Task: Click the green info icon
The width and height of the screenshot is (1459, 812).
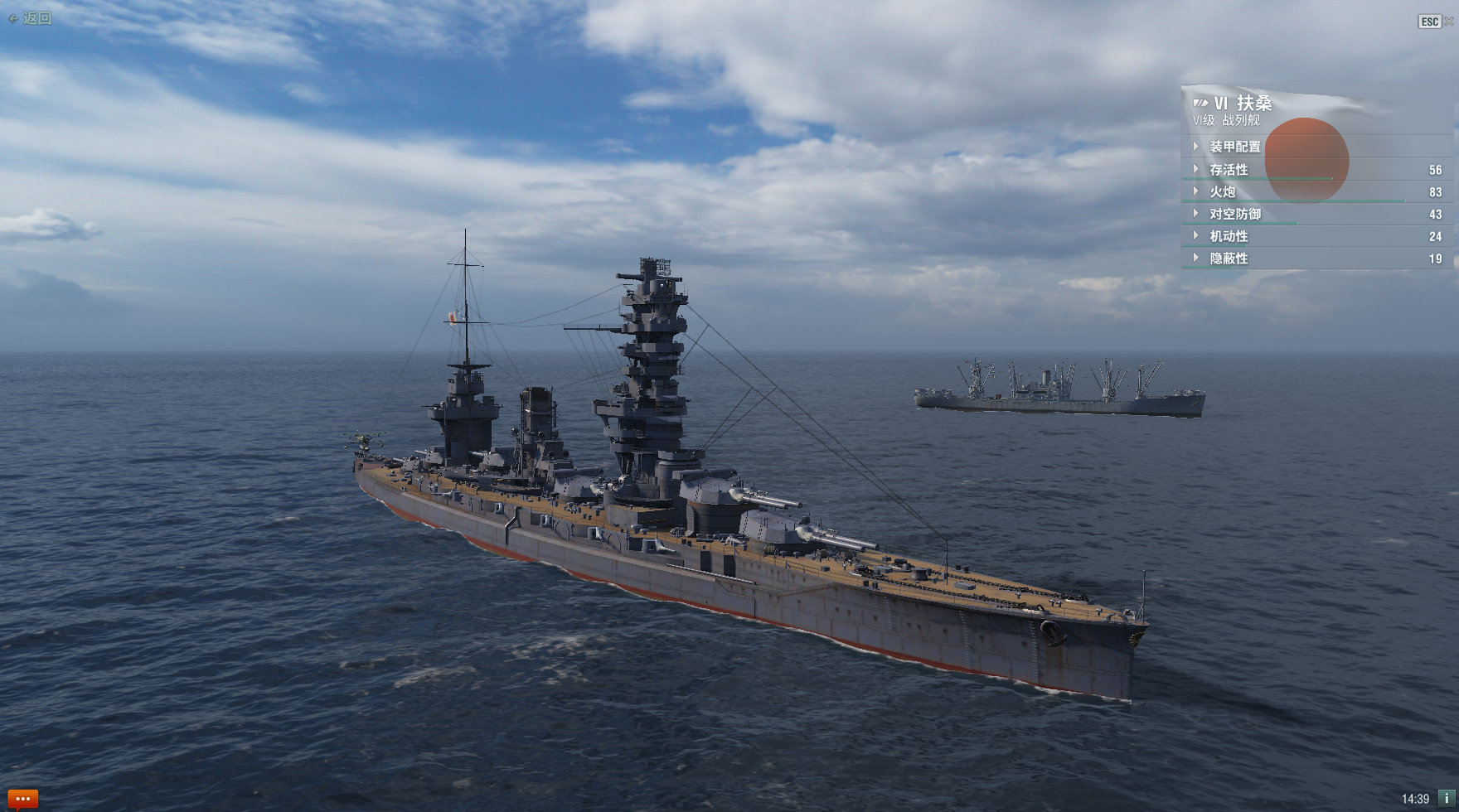Action: (1447, 799)
